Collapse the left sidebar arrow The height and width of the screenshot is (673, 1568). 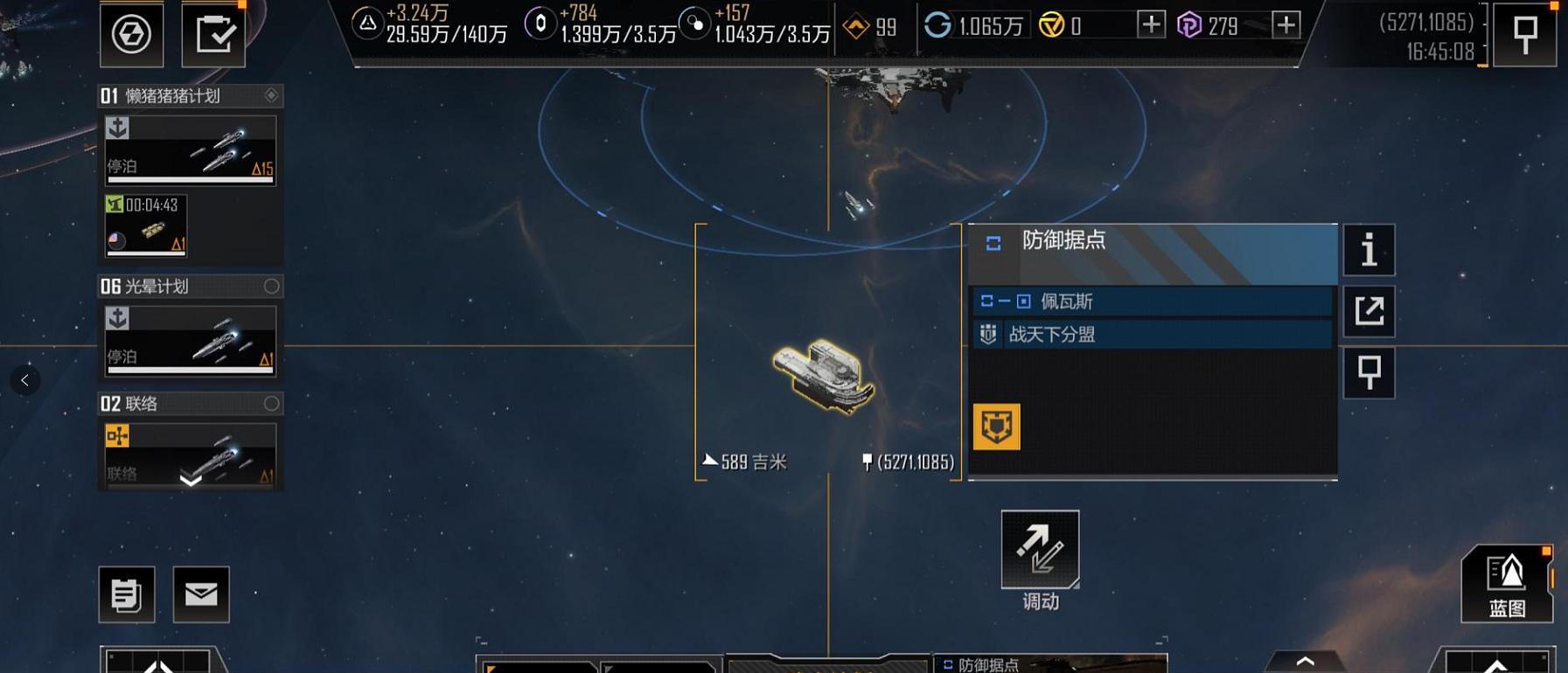24,379
